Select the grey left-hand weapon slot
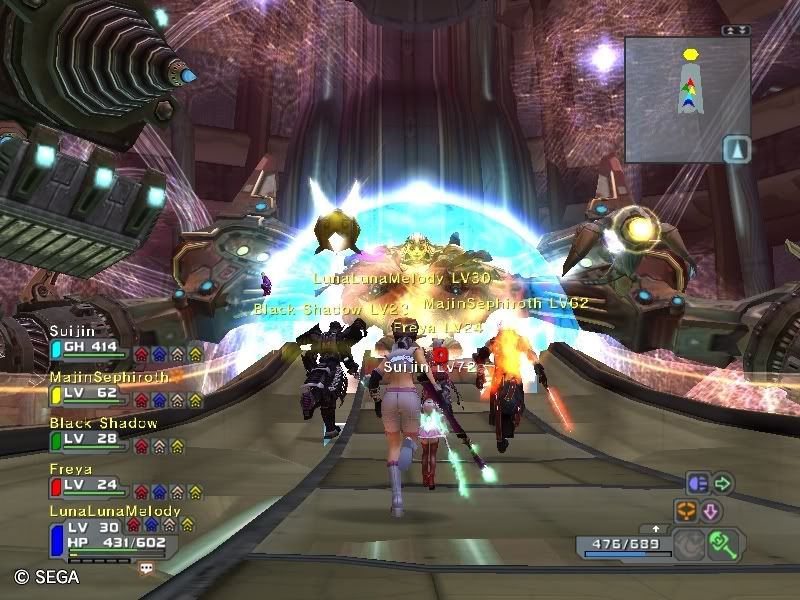 (x=688, y=545)
